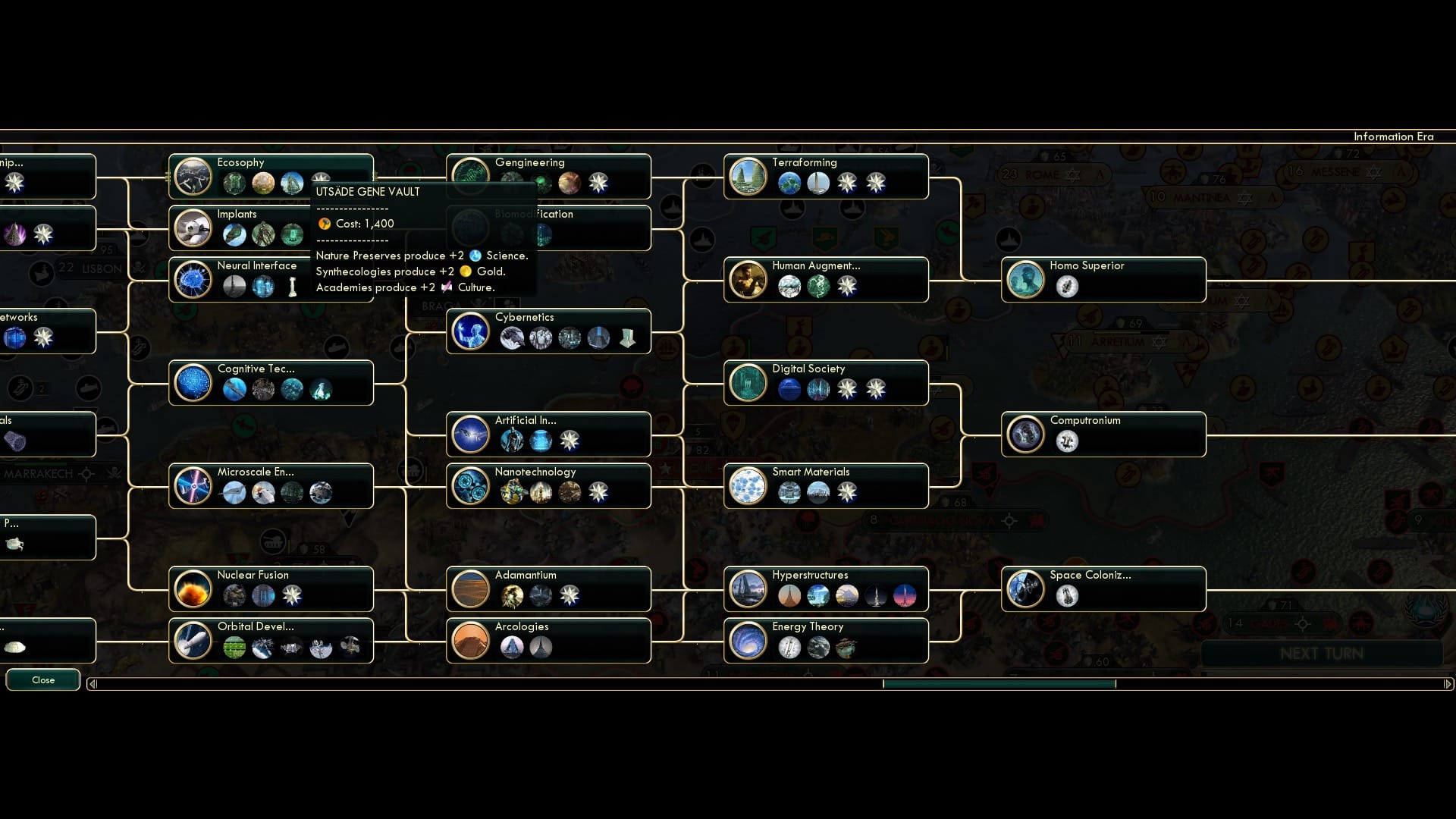Select the Digital Society technology icon
The image size is (1456, 819).
[748, 382]
